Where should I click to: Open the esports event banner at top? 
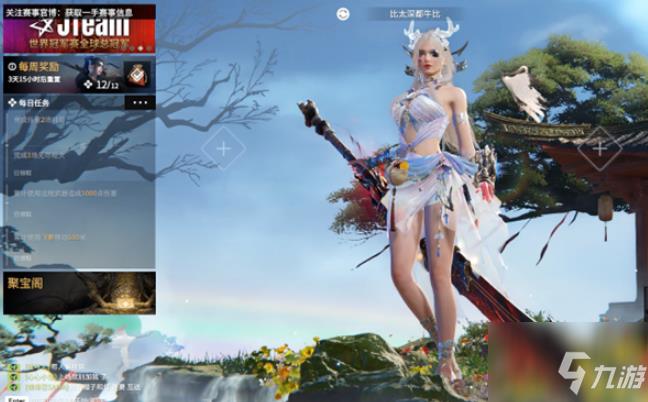(x=78, y=30)
